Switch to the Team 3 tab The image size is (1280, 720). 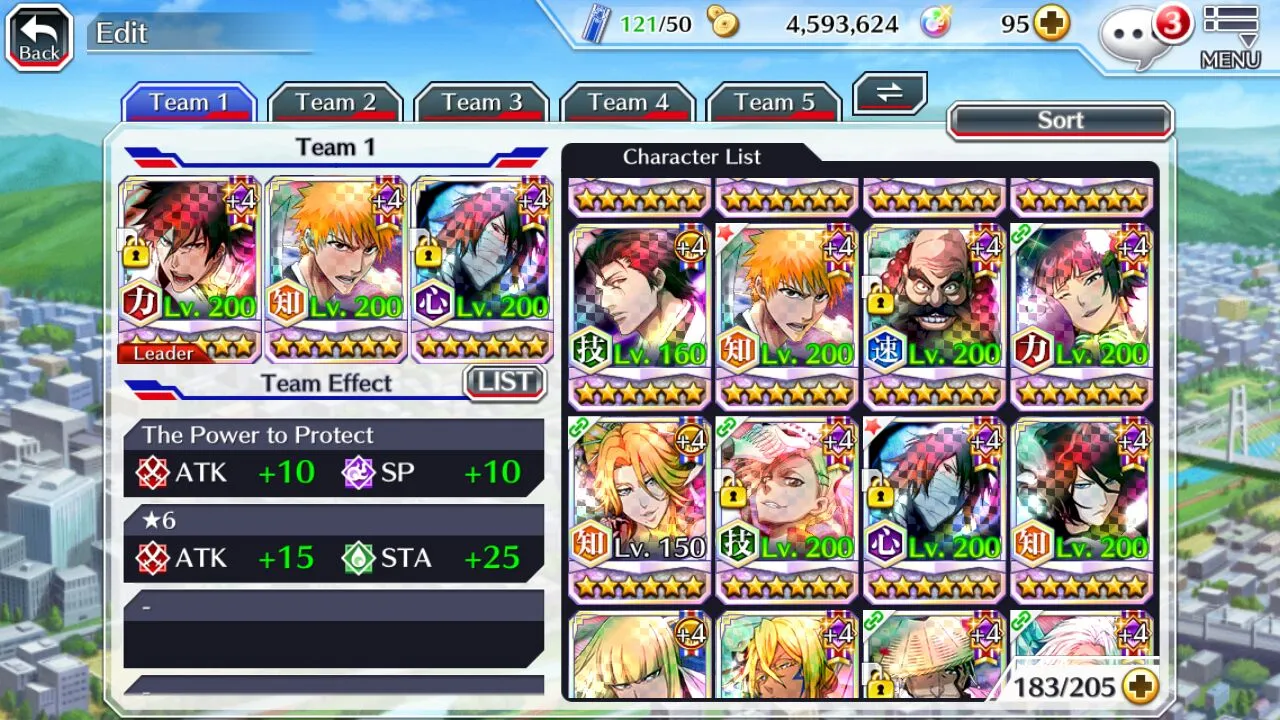click(481, 103)
